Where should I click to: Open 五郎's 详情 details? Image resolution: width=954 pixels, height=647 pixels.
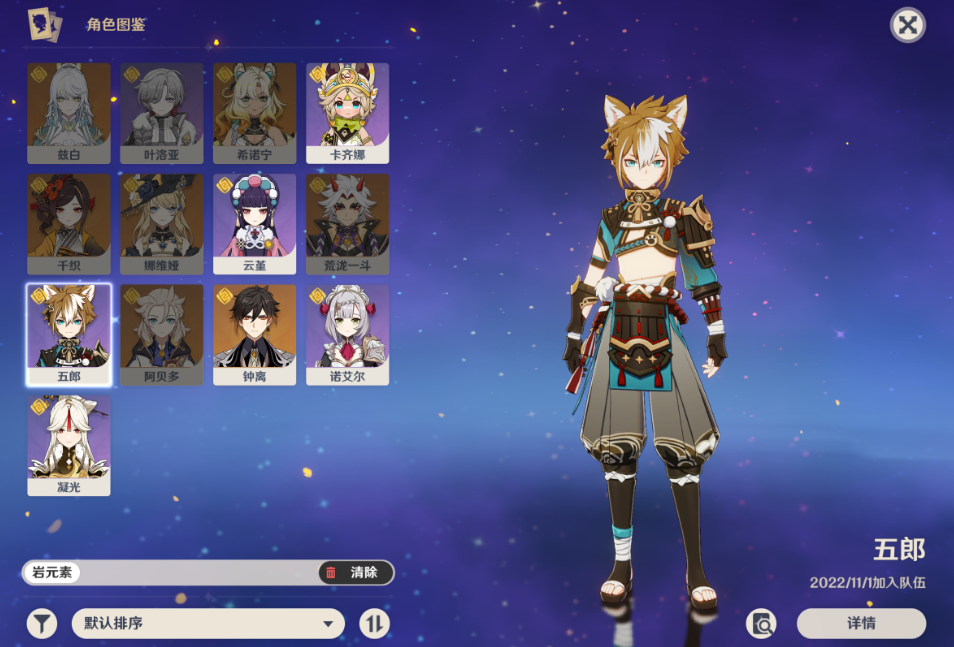tap(861, 623)
